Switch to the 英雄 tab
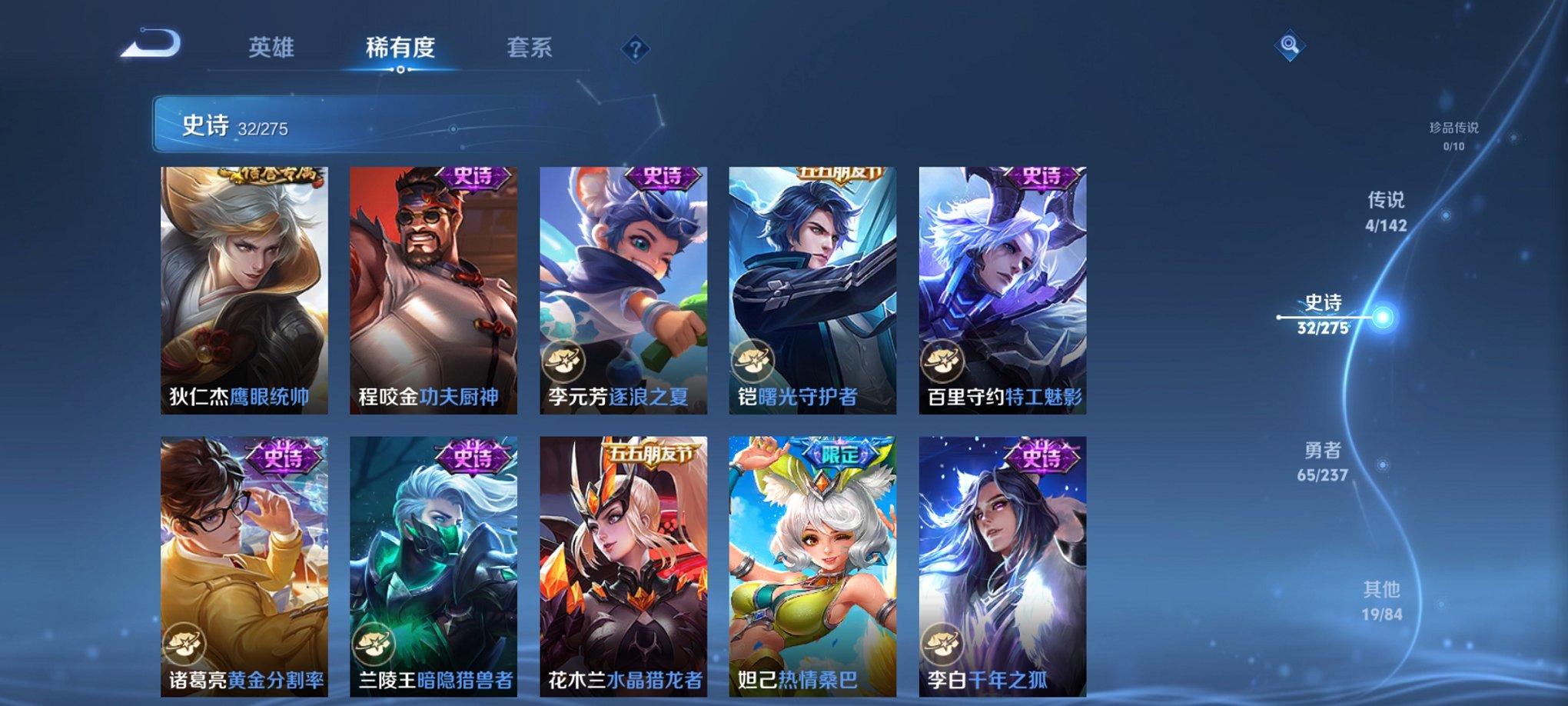This screenshot has width=1568, height=706. point(274,46)
